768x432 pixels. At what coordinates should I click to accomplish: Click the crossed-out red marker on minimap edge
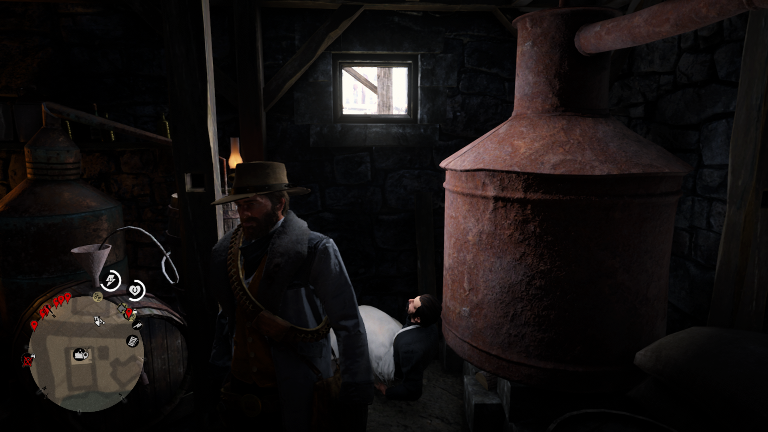click(x=27, y=360)
